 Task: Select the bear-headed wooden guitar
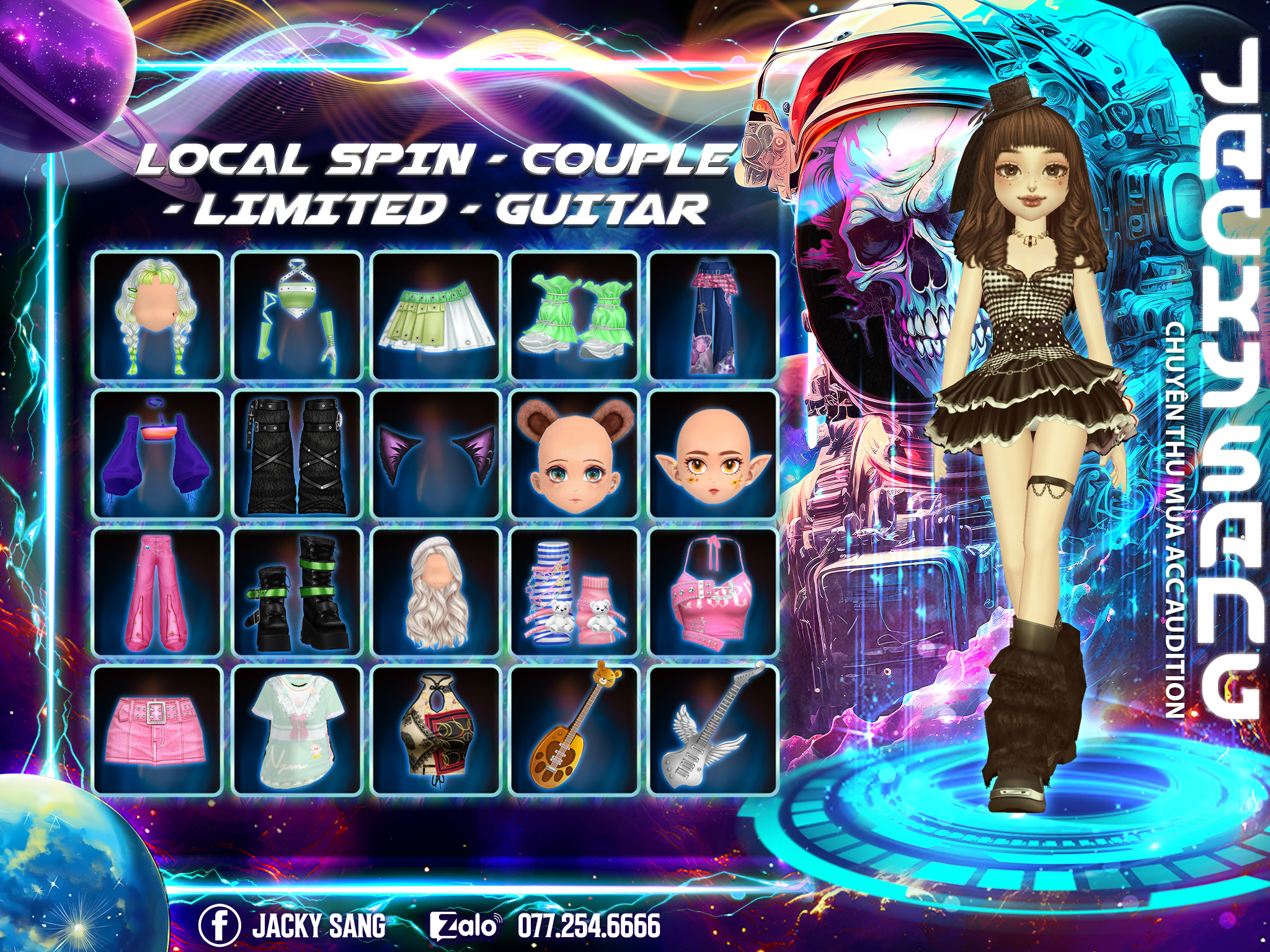(575, 729)
